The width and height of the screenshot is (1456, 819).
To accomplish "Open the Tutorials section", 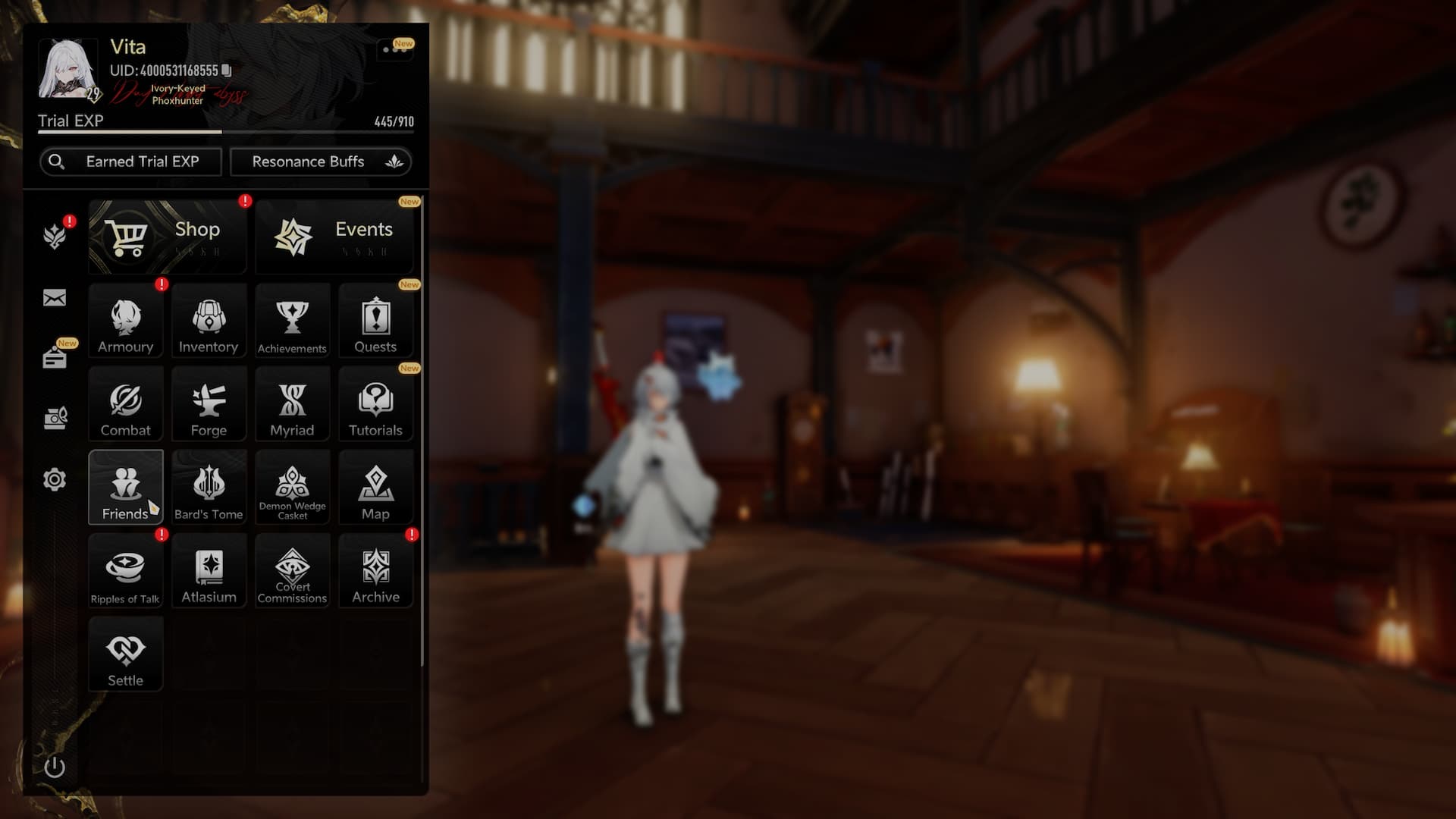I will click(375, 404).
